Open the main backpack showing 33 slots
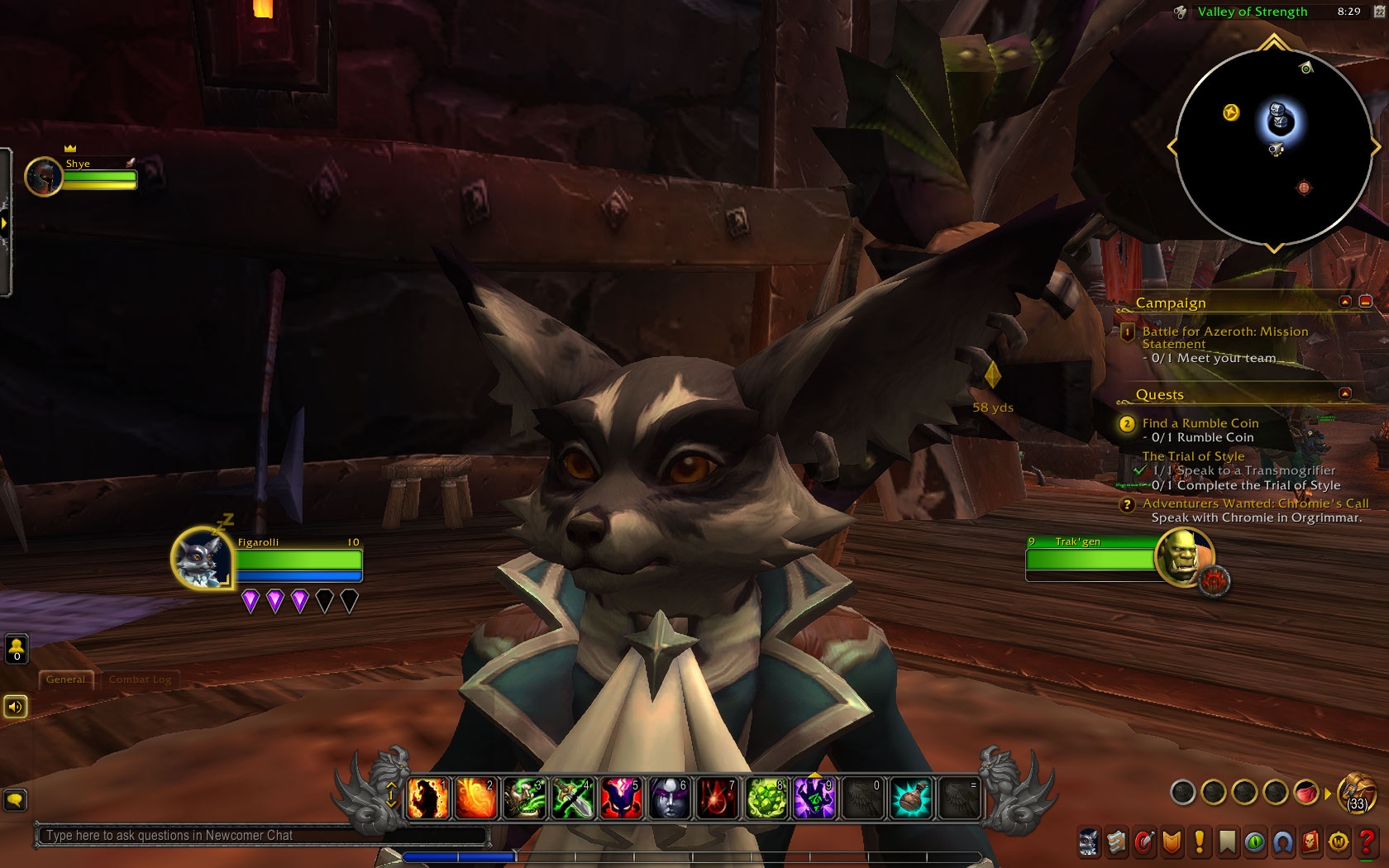 coord(1356,794)
